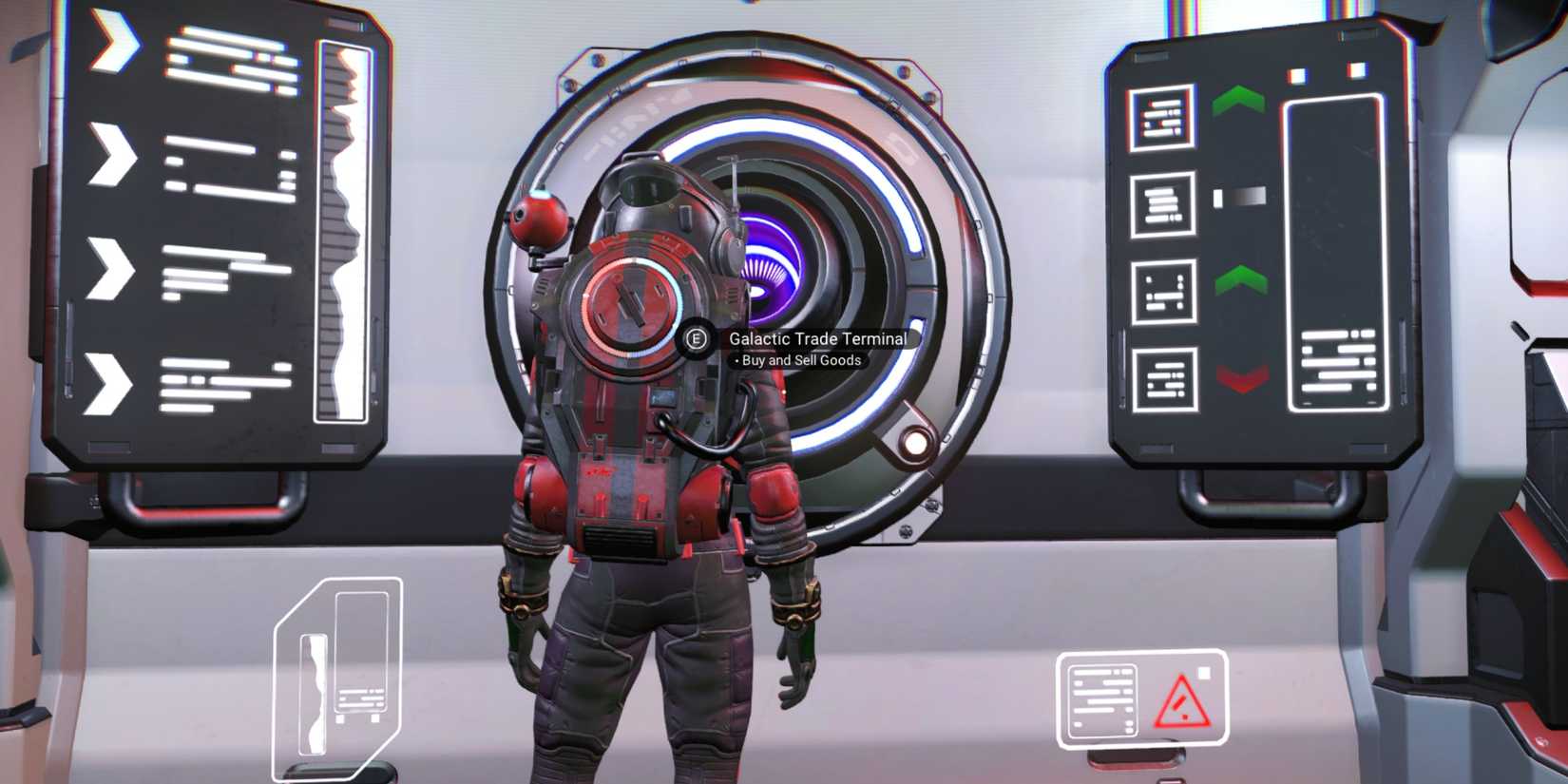Adjust the small gradient slider on right panel
Screen dimensions: 1568x784
pyautogui.click(x=1237, y=196)
